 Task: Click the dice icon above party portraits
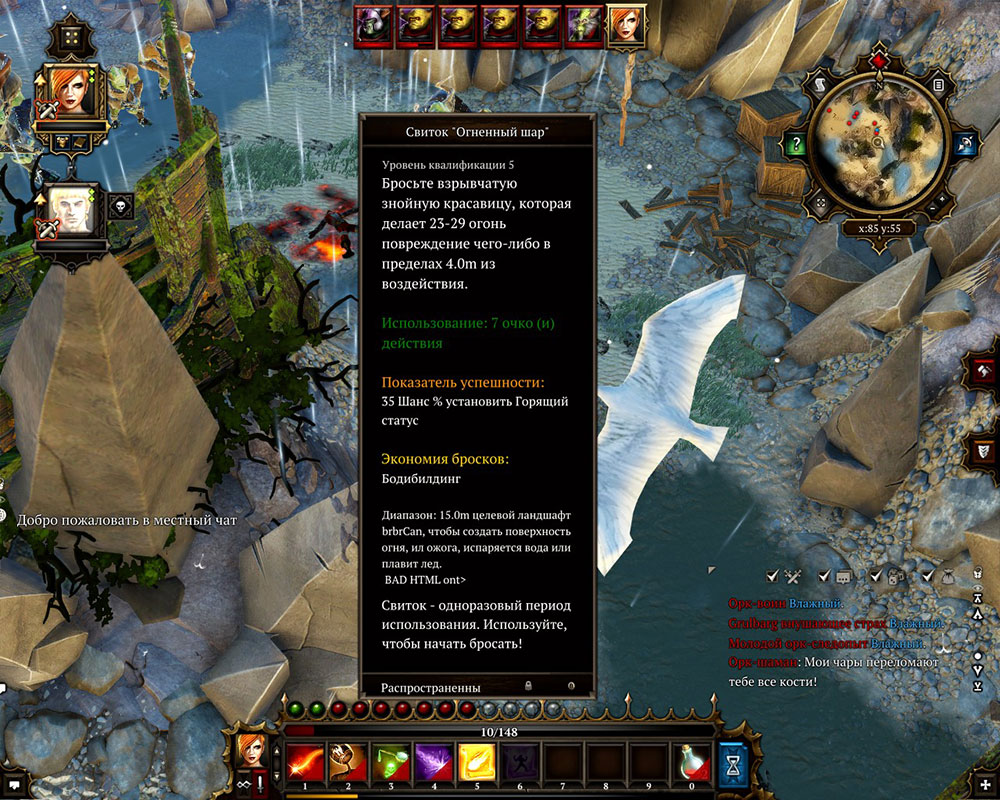pos(71,39)
